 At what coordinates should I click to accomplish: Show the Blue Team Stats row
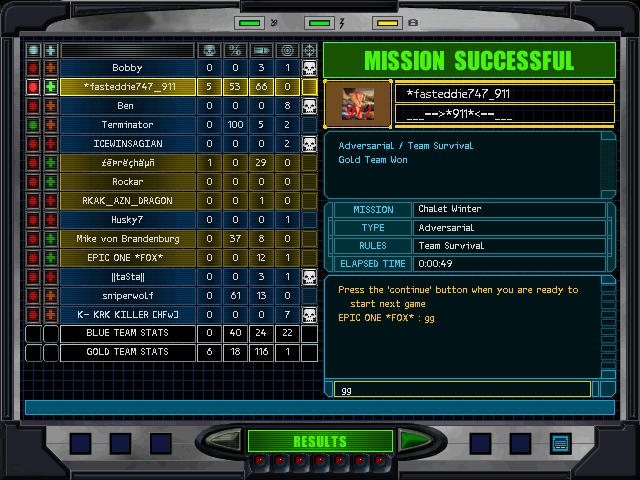(128, 333)
